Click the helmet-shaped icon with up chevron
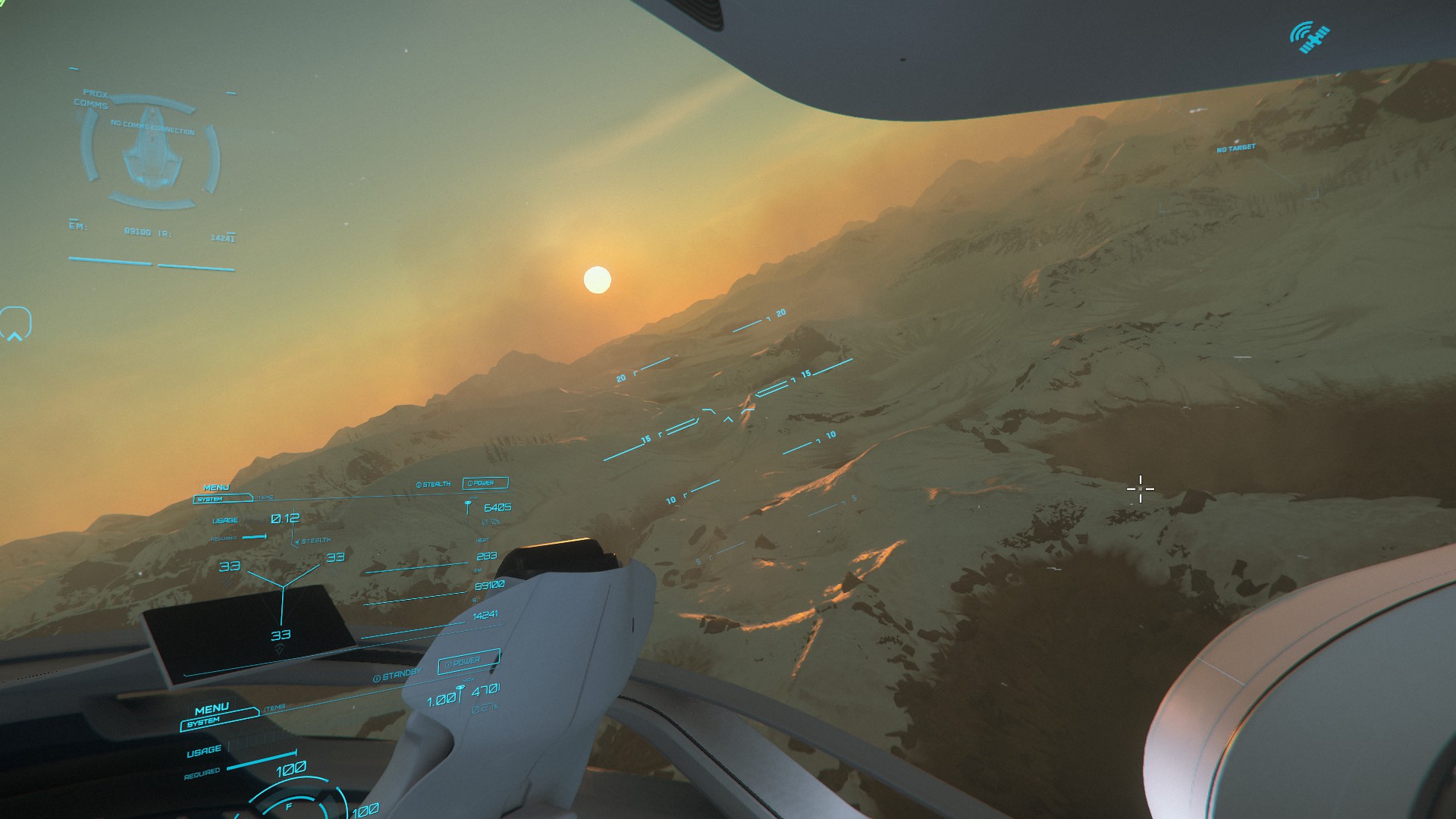The width and height of the screenshot is (1456, 819). (x=15, y=324)
